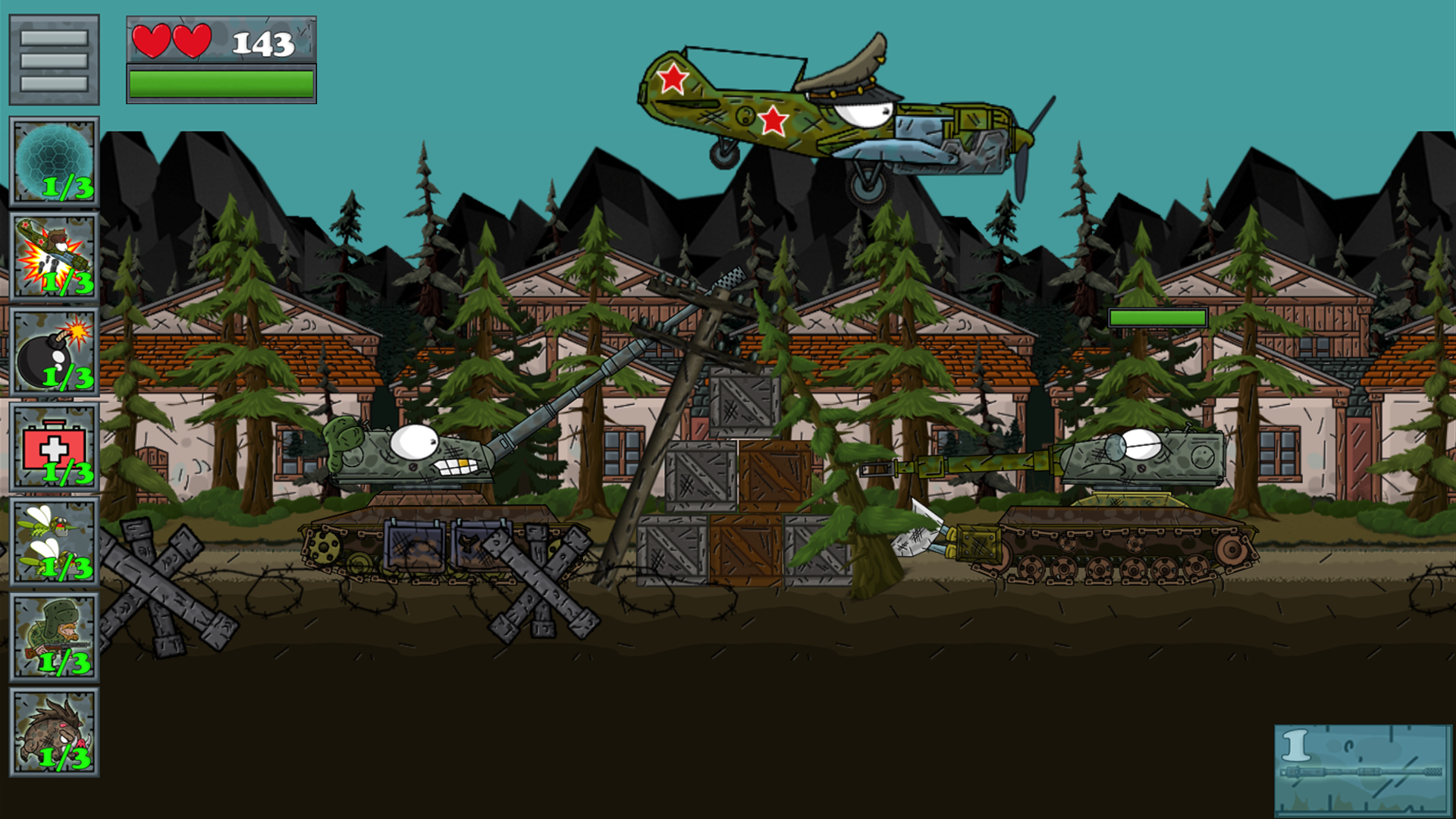Screen dimensions: 1456x819
Task: Release the mosquito swarm ability
Action: tap(53, 538)
